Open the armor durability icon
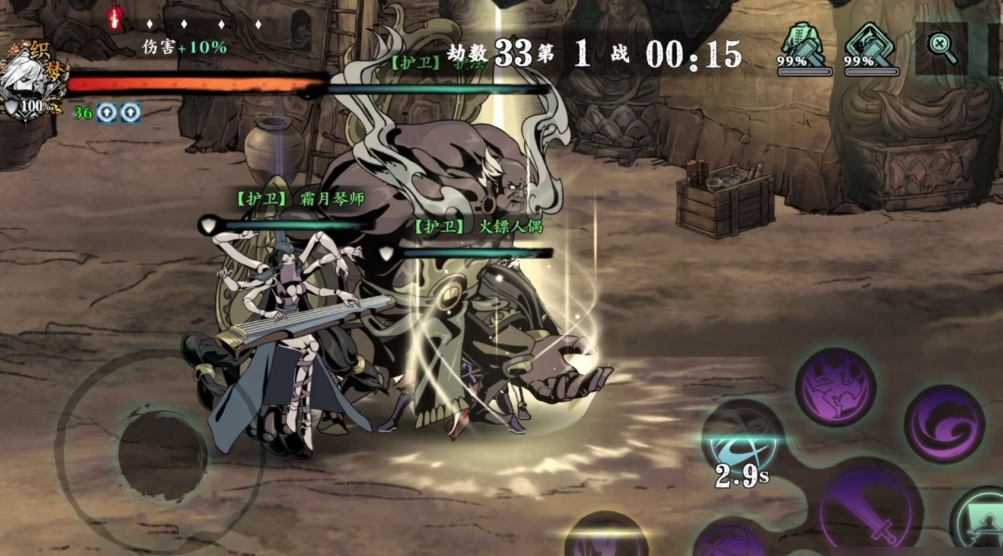Screen dimensions: 1003x556 tap(802, 47)
